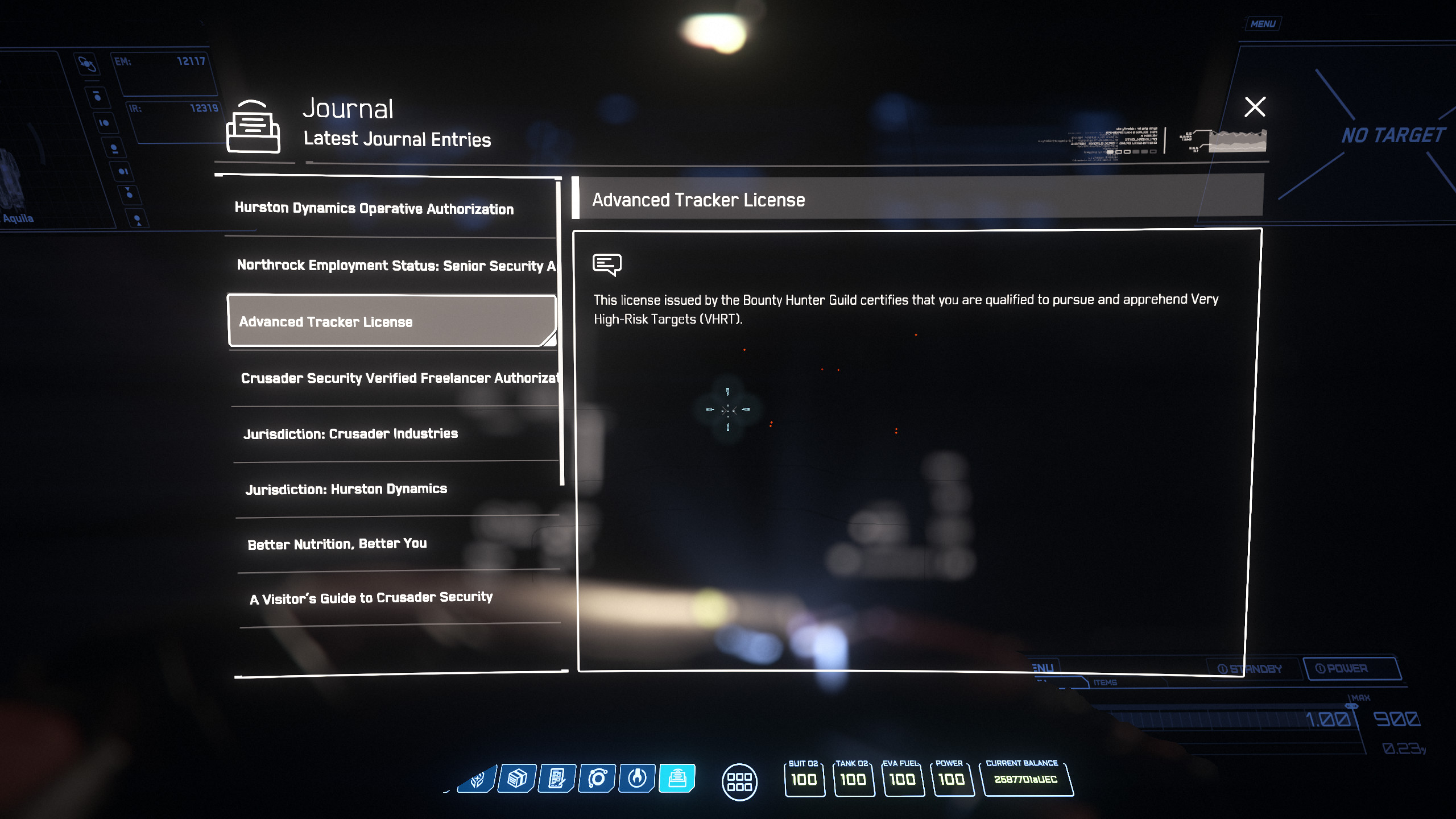Close the Journal with the X button
The width and height of the screenshot is (1456, 819).
[x=1255, y=107]
